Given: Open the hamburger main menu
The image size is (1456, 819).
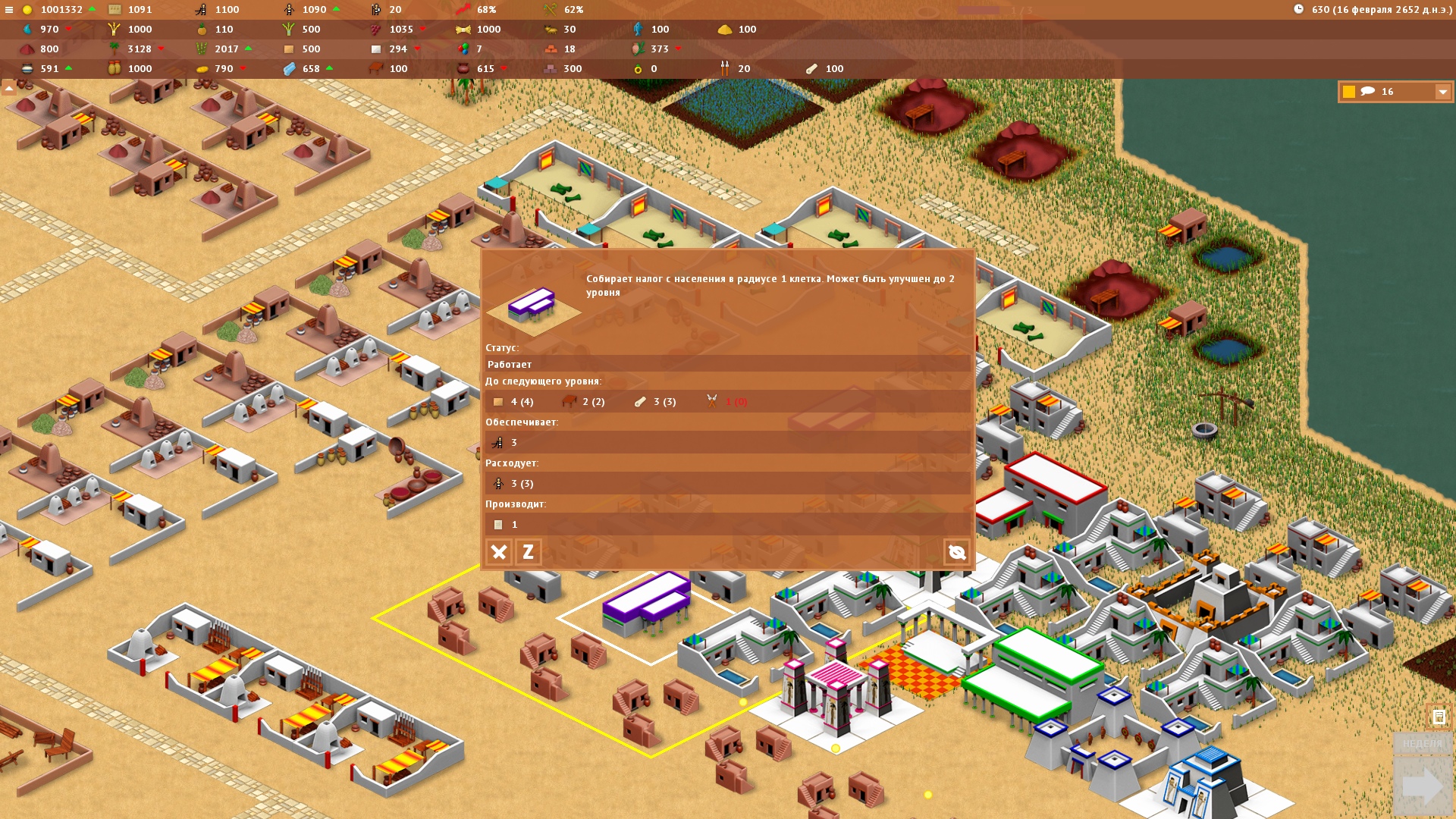Looking at the screenshot, I should point(9,10).
